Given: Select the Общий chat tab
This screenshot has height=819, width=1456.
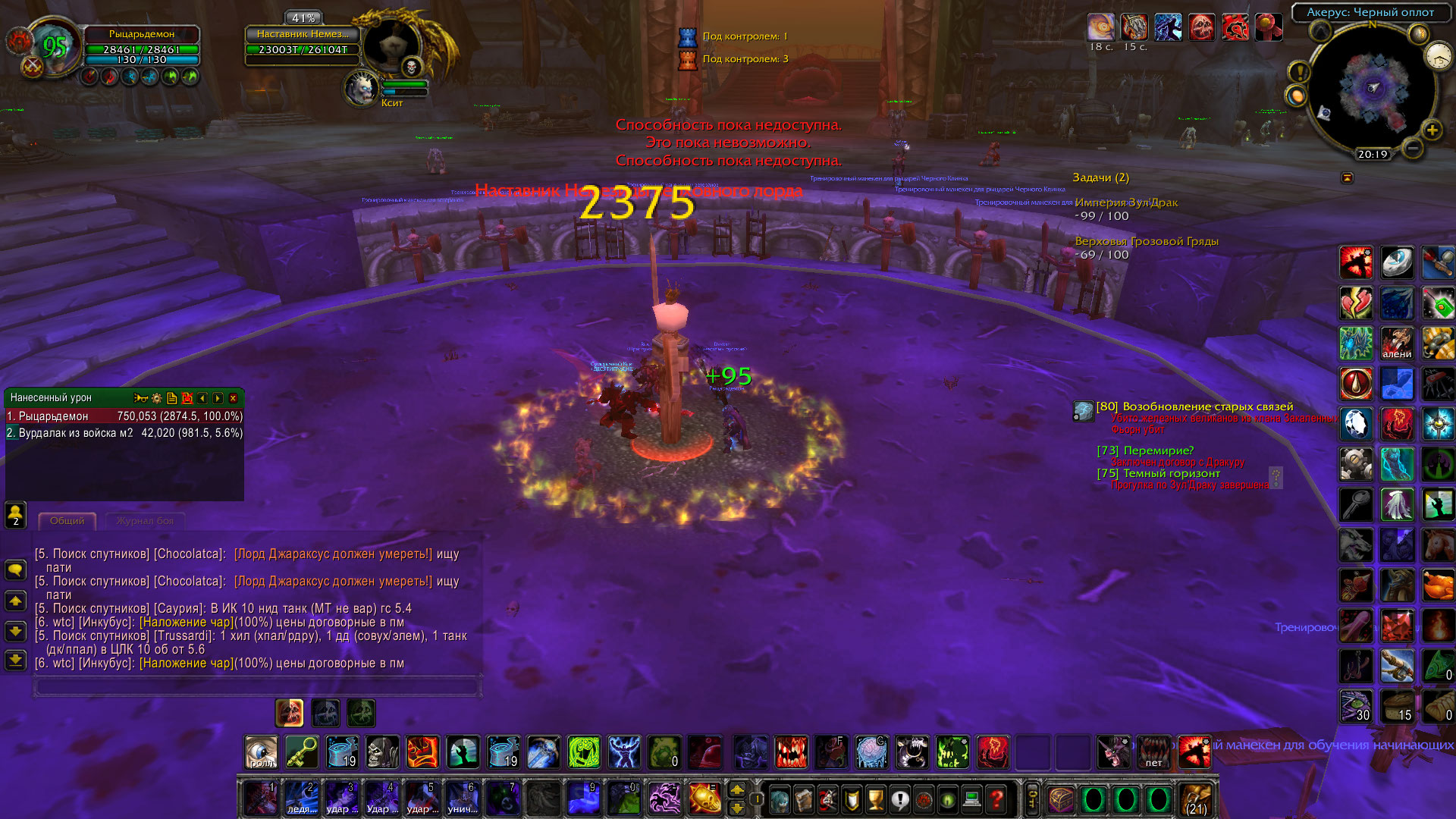Looking at the screenshot, I should pyautogui.click(x=67, y=521).
